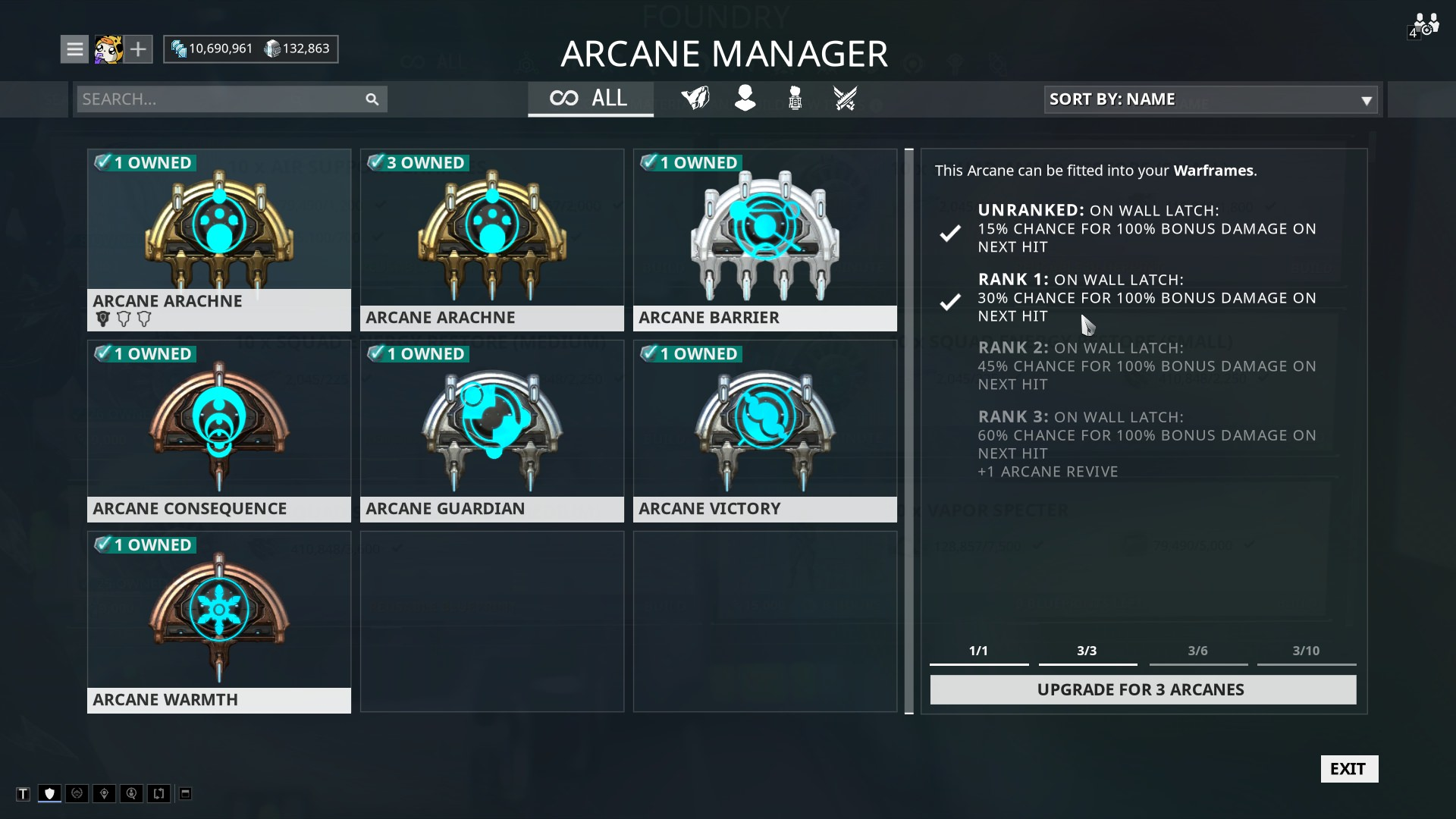1456x819 pixels.
Task: Exit the Arcane Manager
Action: tap(1348, 769)
